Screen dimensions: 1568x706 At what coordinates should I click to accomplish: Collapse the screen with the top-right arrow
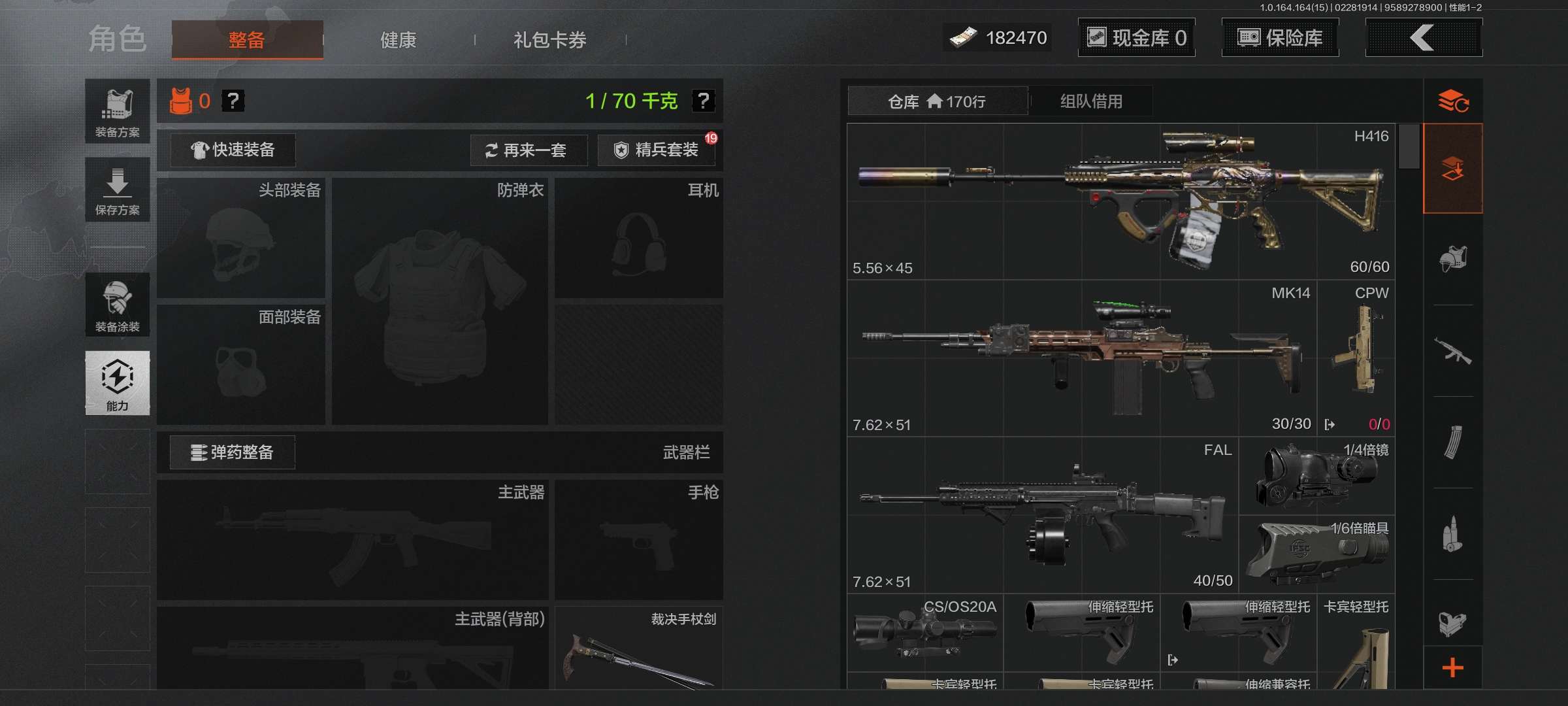coord(1423,37)
